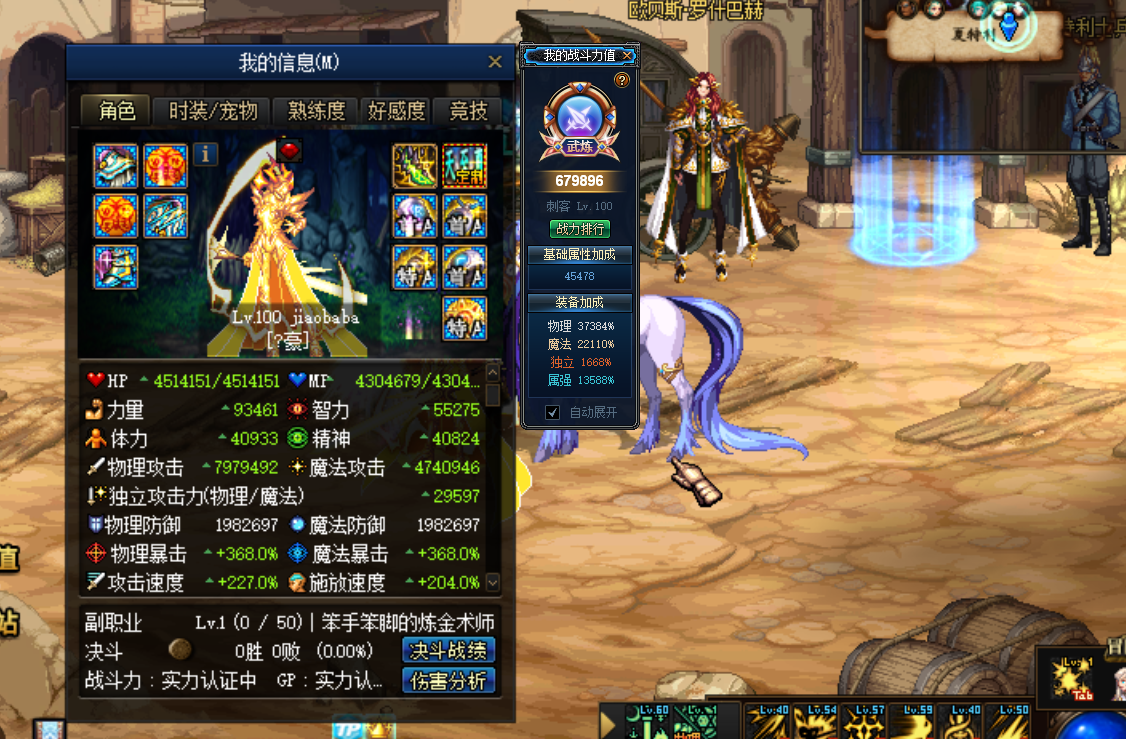
Task: Select the green blade weapon slot
Action: tap(413, 166)
